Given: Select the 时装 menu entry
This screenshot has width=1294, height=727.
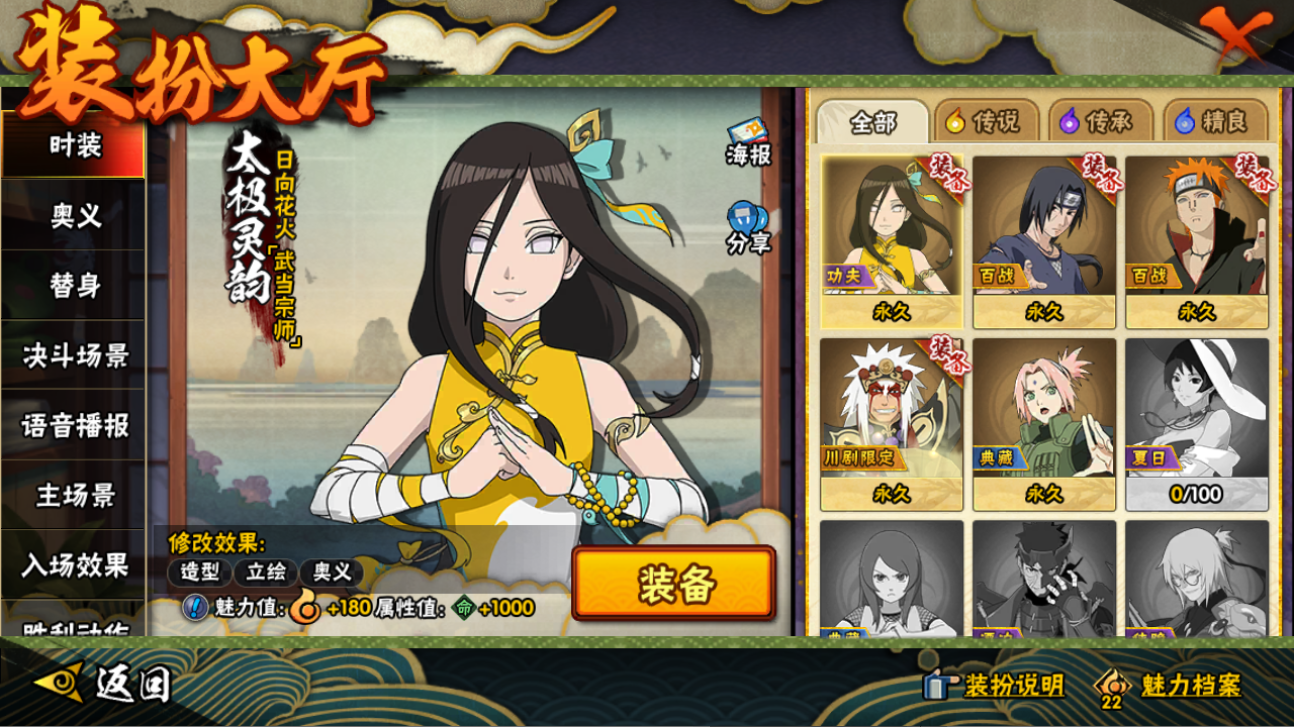Looking at the screenshot, I should tap(74, 146).
